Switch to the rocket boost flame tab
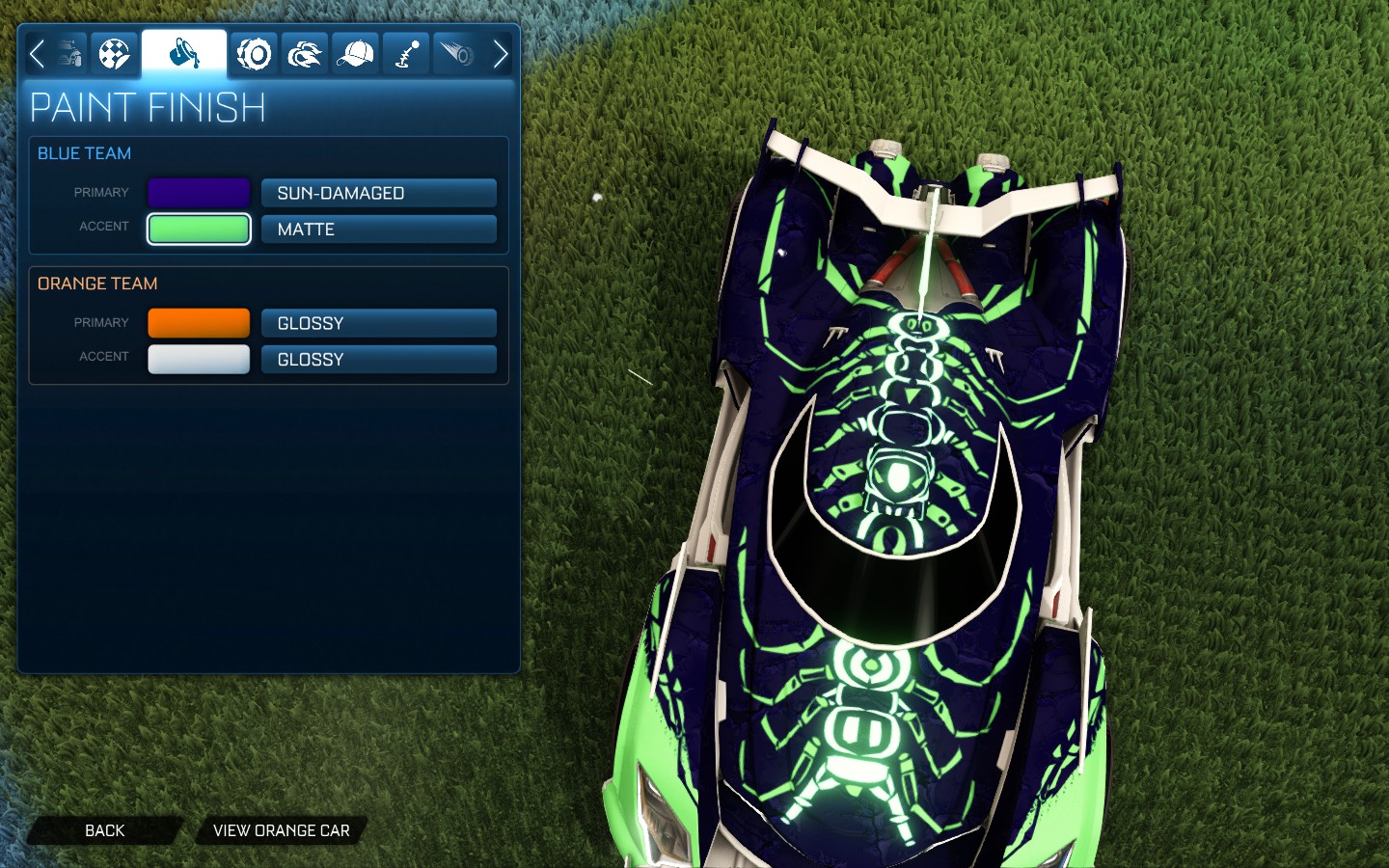Screen dimensions: 1389x868 (x=305, y=53)
